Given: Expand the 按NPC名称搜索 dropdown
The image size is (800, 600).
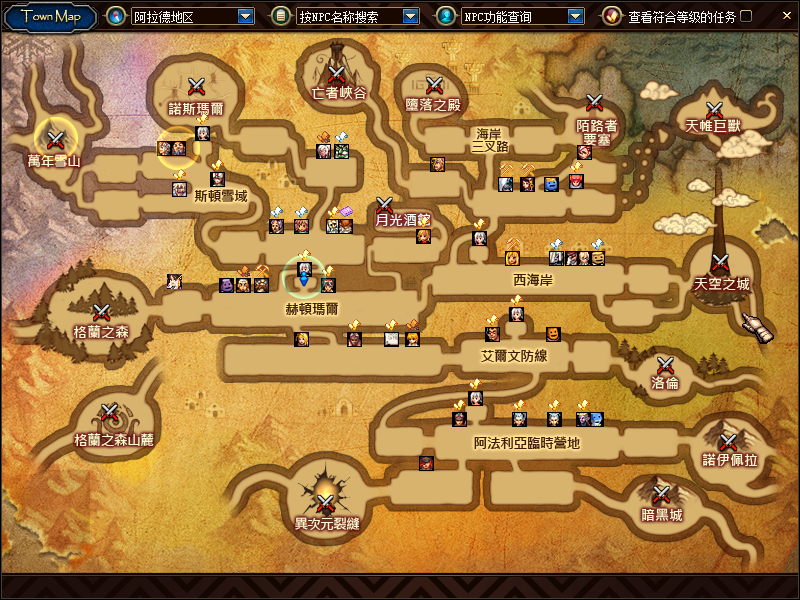Looking at the screenshot, I should 410,17.
